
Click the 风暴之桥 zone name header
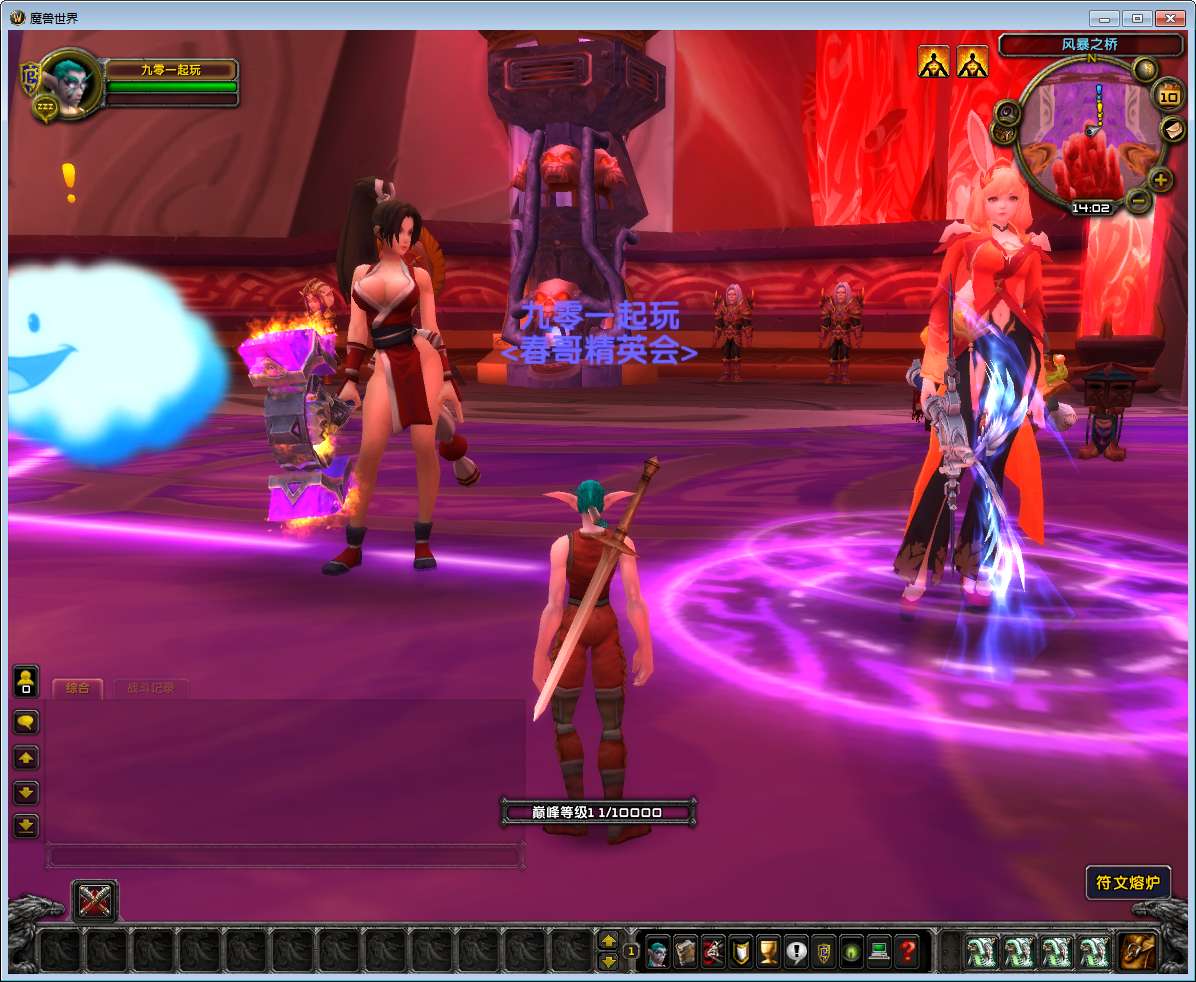click(x=1089, y=45)
